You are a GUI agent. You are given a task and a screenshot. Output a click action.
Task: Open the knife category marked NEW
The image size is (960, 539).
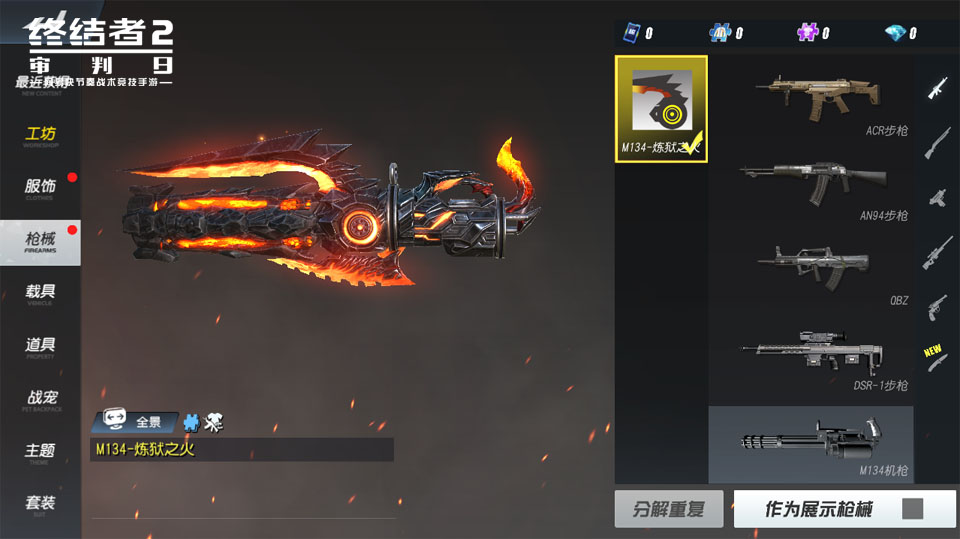point(937,361)
